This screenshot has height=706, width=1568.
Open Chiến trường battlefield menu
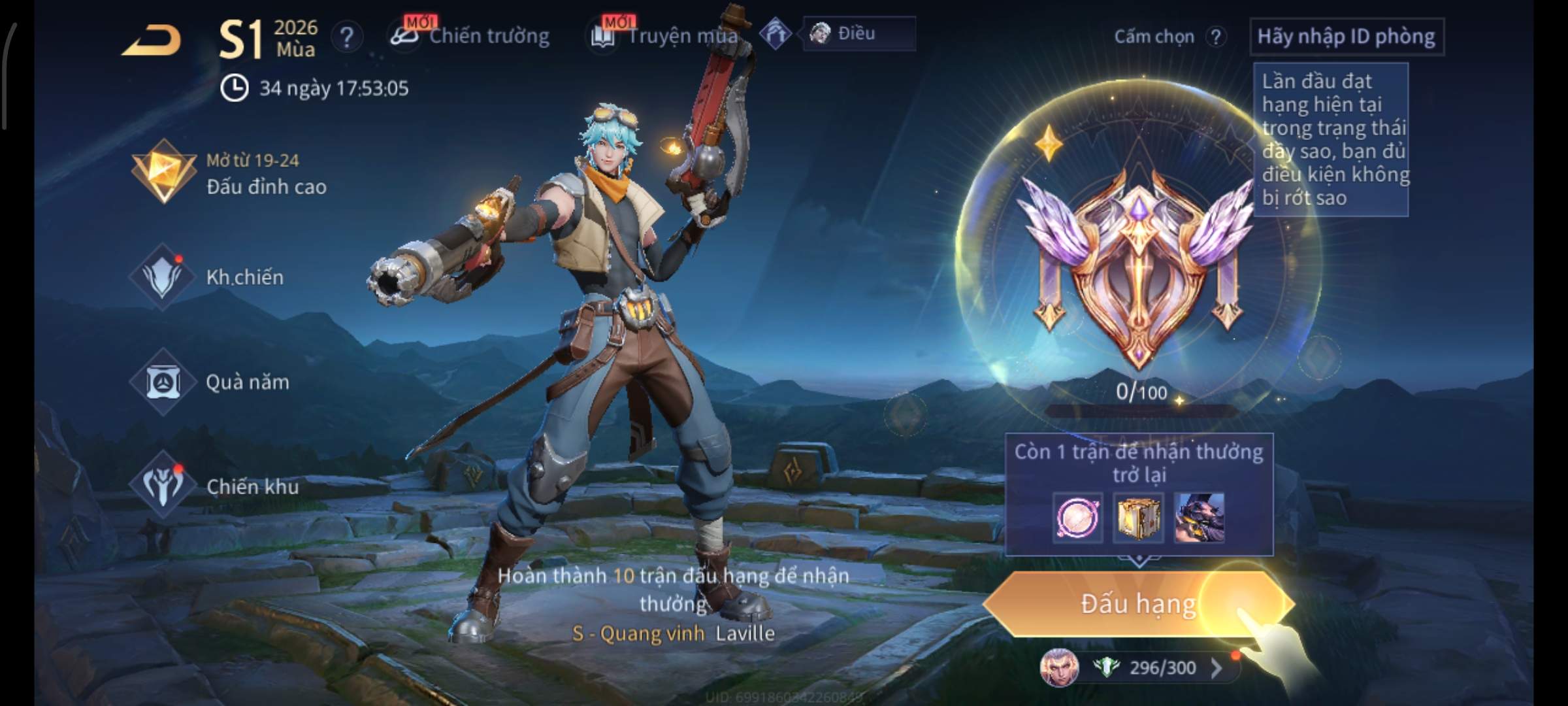click(470, 36)
